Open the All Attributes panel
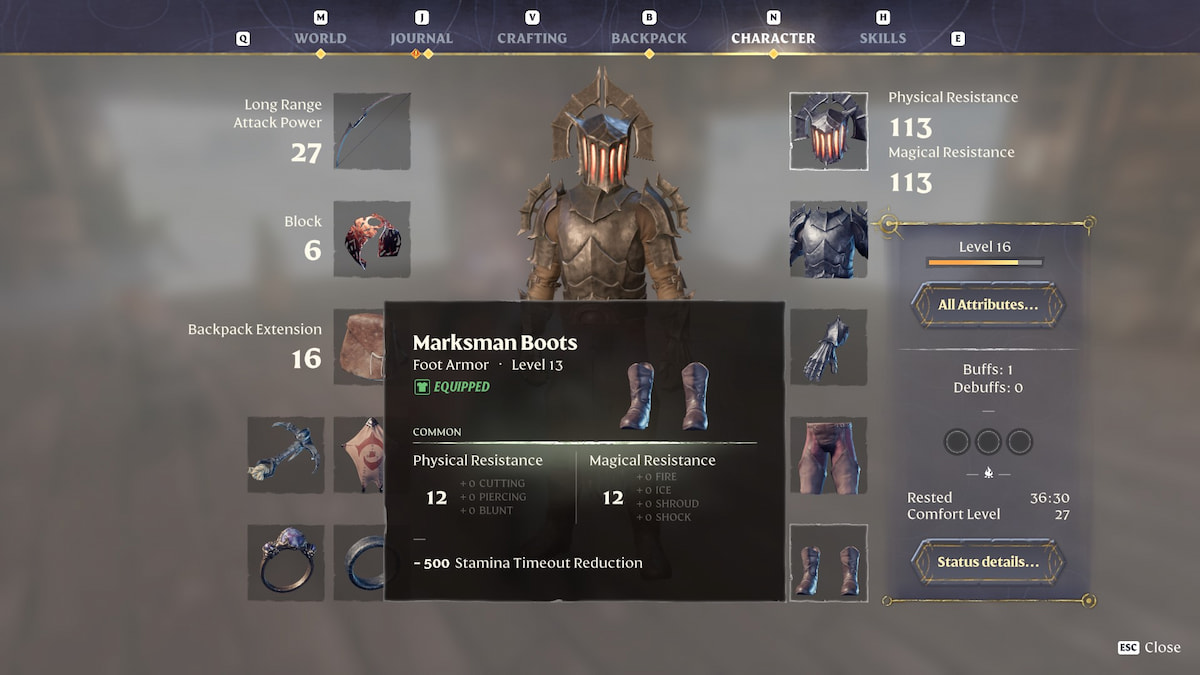Viewport: 1200px width, 675px height. [987, 305]
